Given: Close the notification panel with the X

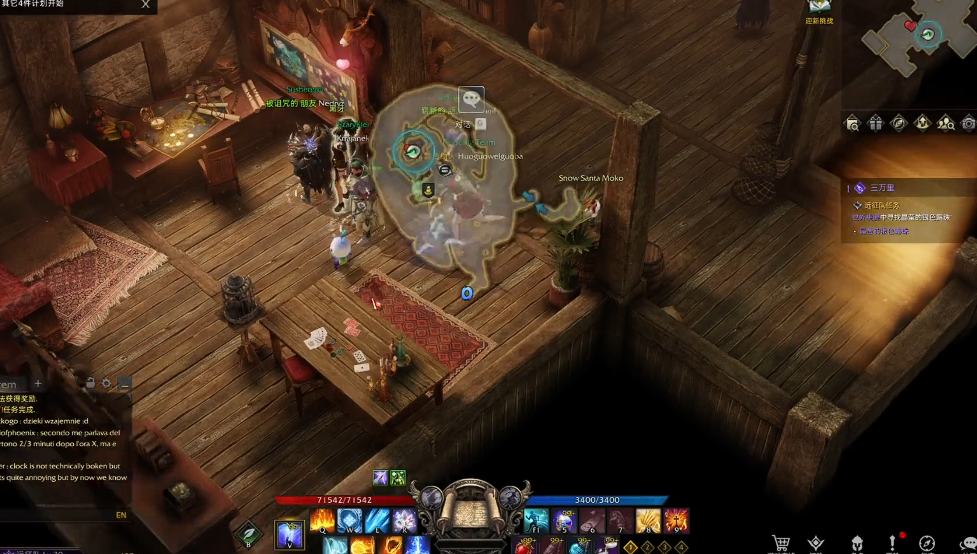Looking at the screenshot, I should 146,5.
